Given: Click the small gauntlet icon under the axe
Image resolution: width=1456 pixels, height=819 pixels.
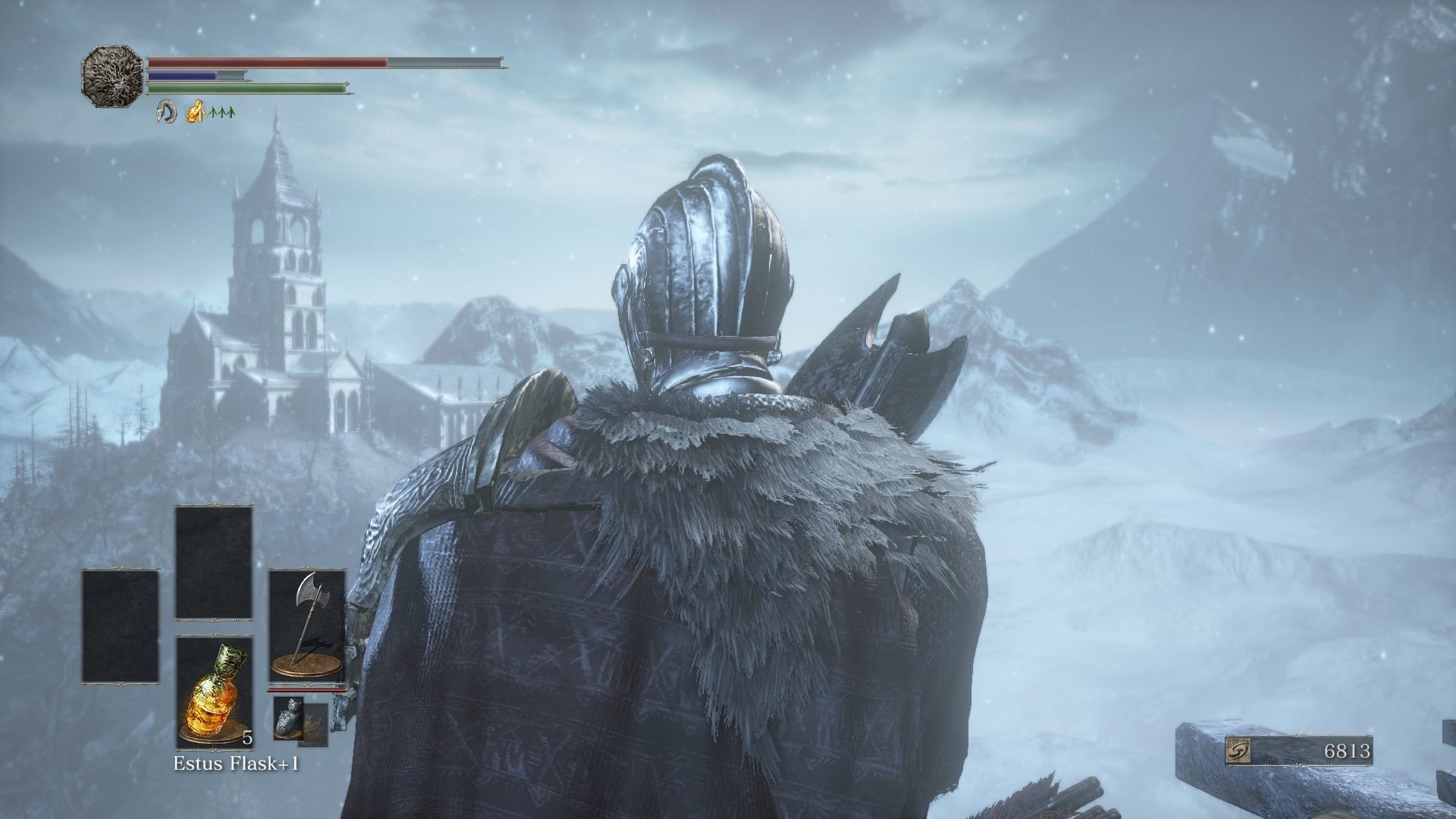Looking at the screenshot, I should pos(288,715).
